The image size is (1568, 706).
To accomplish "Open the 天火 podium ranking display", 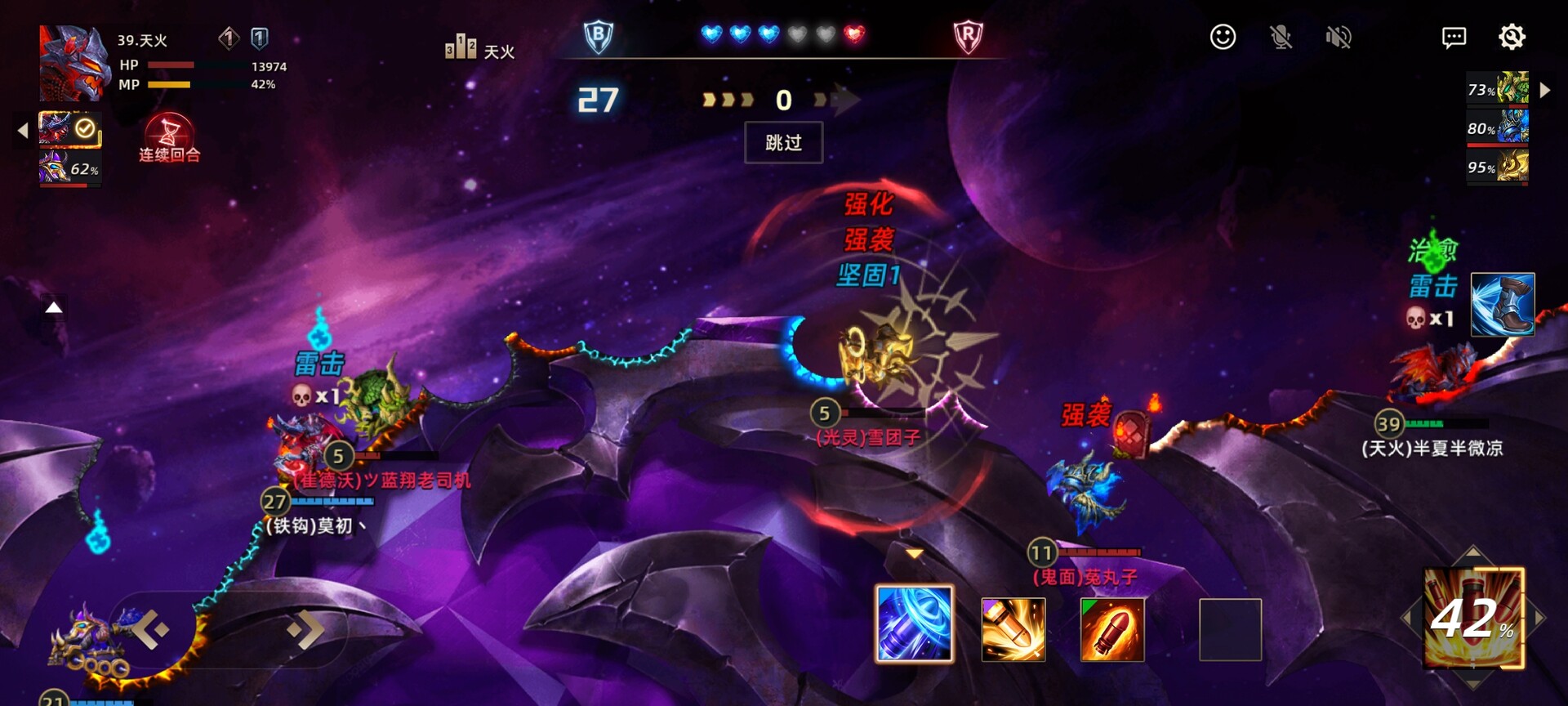I will (461, 47).
